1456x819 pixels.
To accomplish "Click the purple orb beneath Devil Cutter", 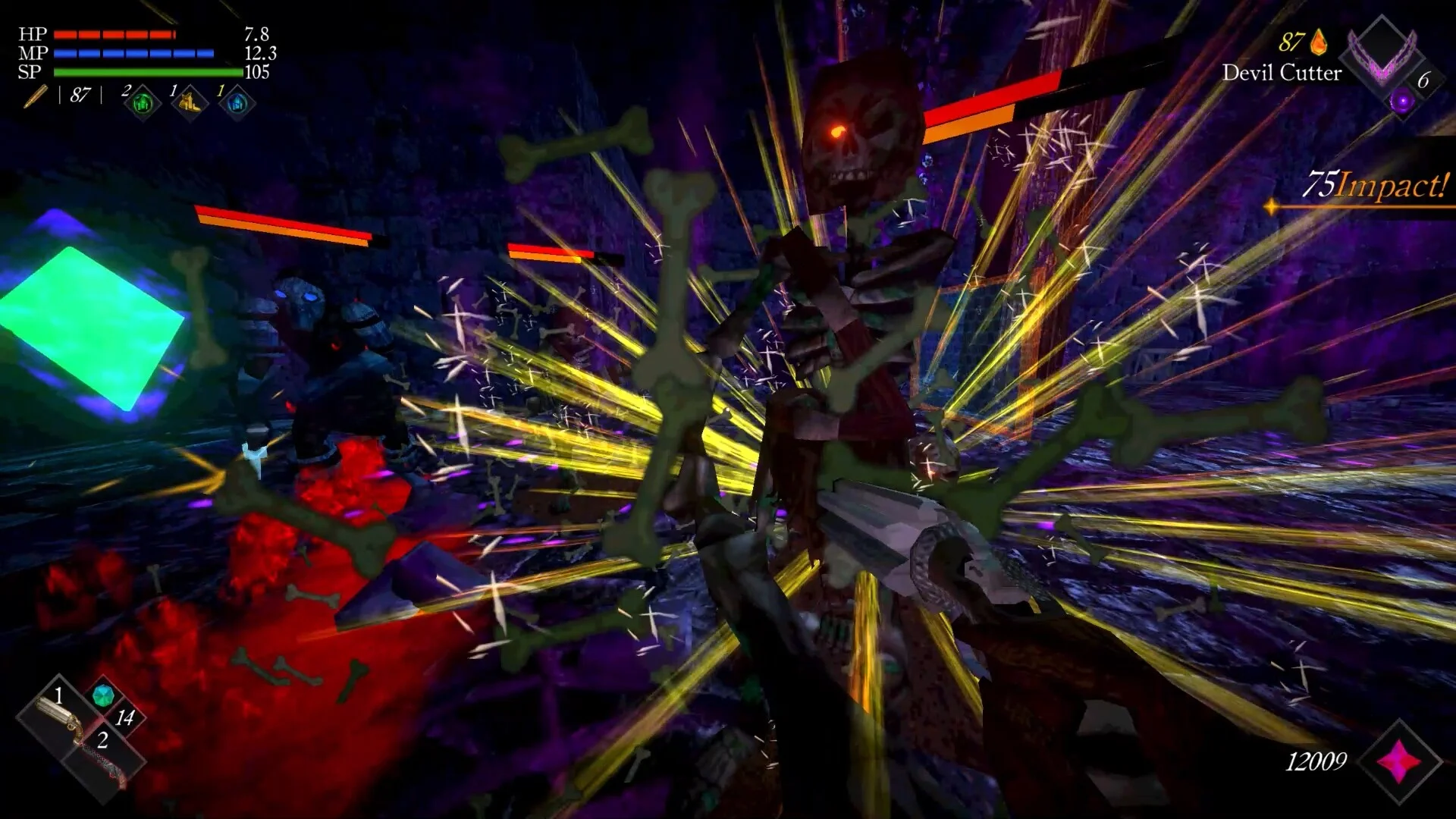I will [x=1401, y=101].
